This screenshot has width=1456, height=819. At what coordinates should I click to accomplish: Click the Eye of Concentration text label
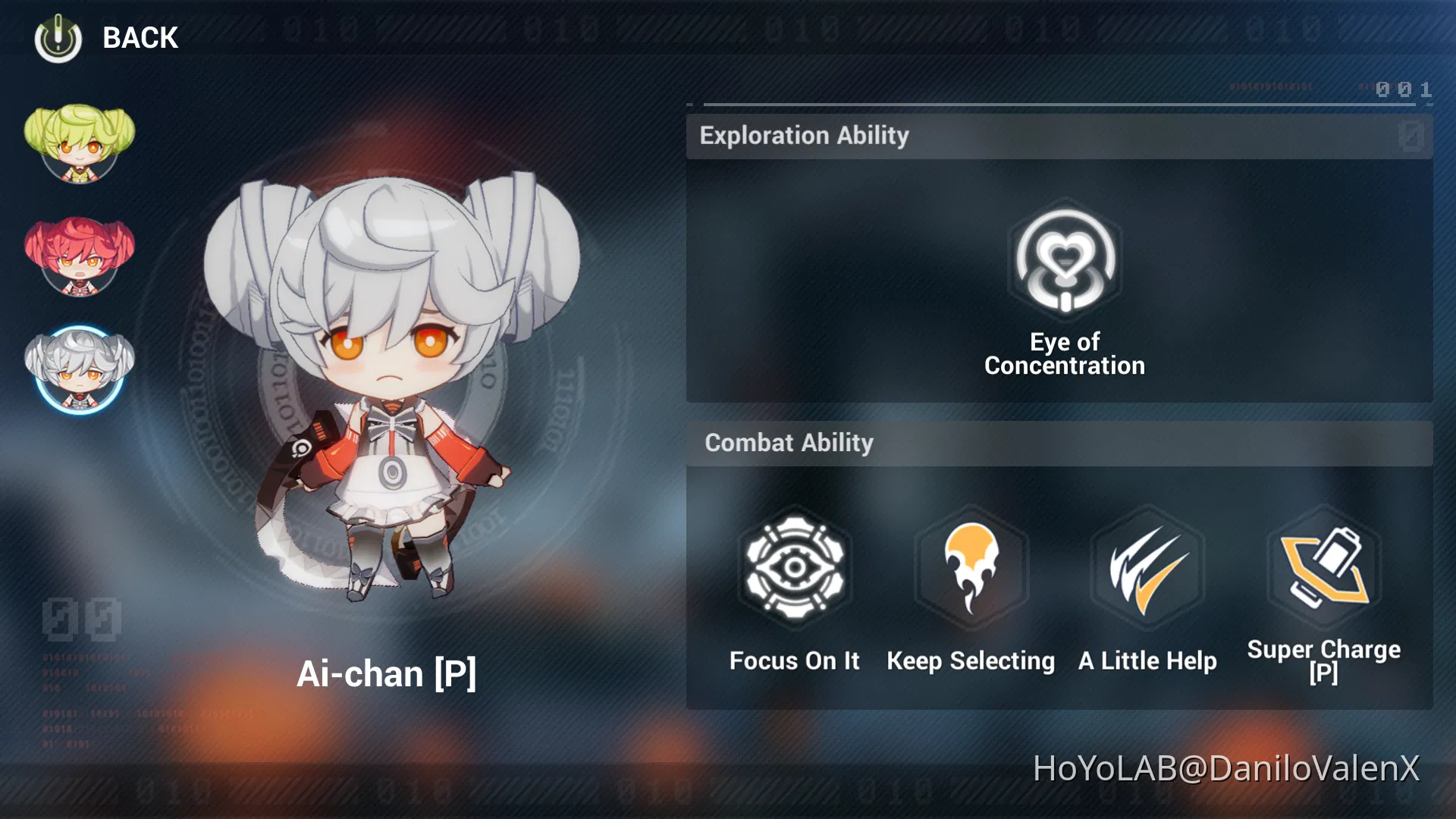pyautogui.click(x=1065, y=353)
